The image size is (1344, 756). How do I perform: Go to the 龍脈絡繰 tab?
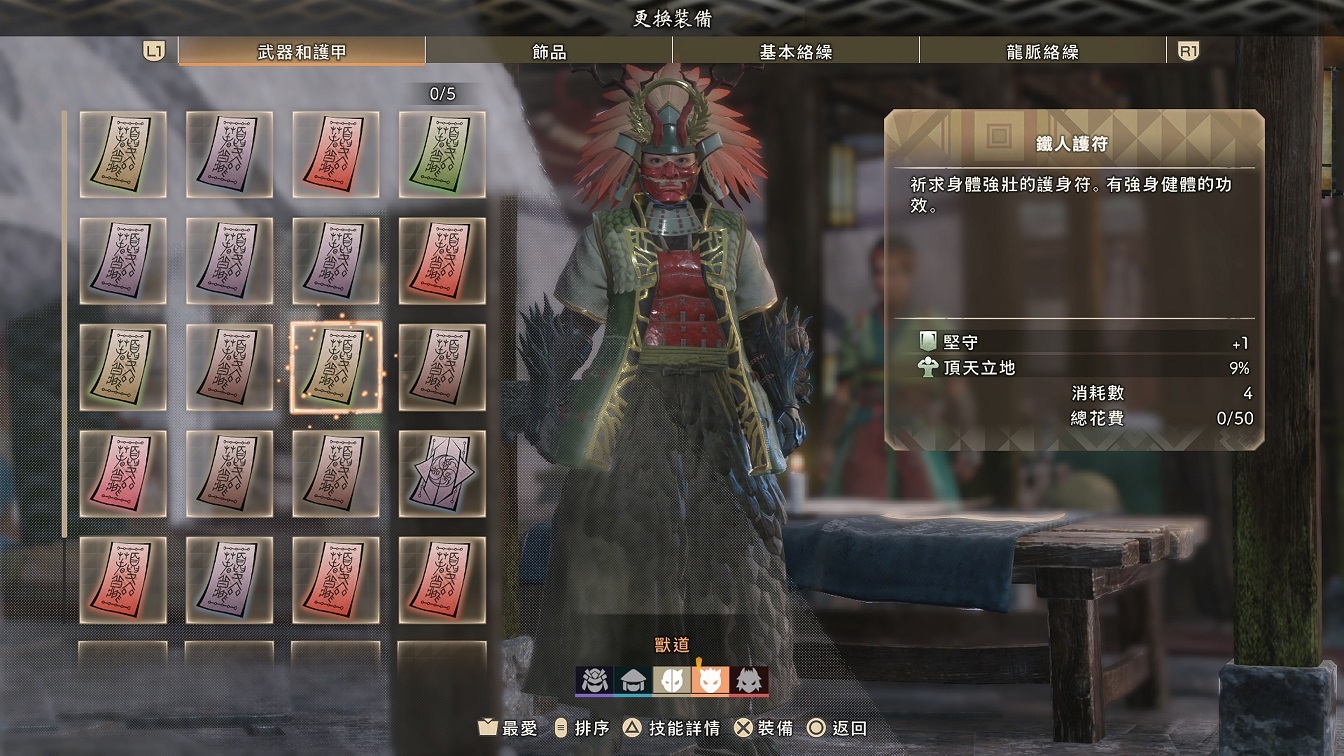click(1042, 52)
